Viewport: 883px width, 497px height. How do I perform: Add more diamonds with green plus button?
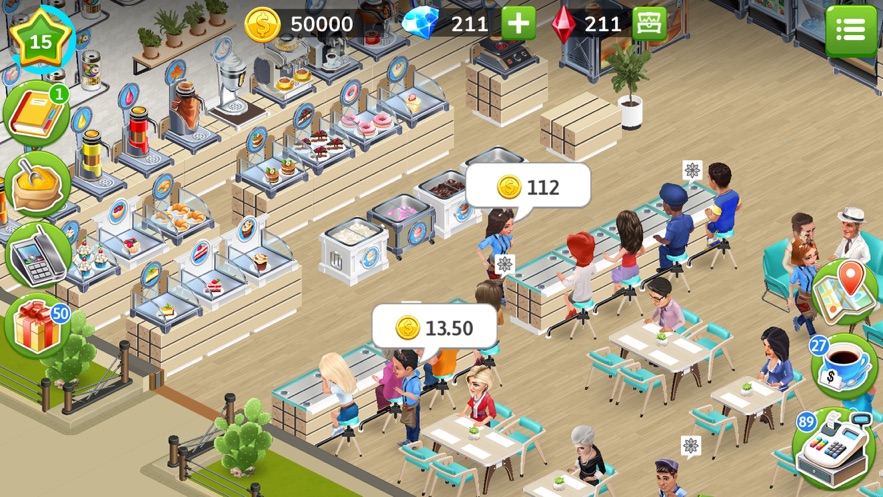pyautogui.click(x=518, y=23)
